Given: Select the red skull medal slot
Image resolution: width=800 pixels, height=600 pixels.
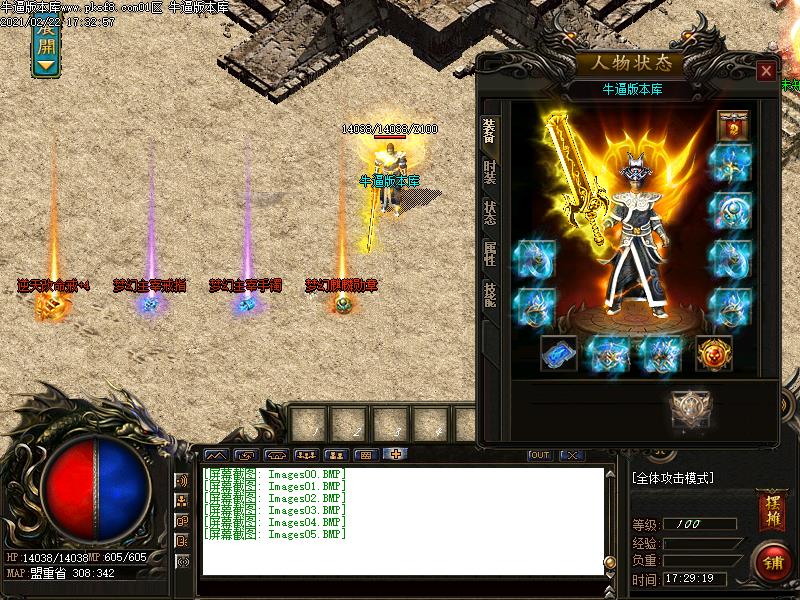Looking at the screenshot, I should 714,353.
